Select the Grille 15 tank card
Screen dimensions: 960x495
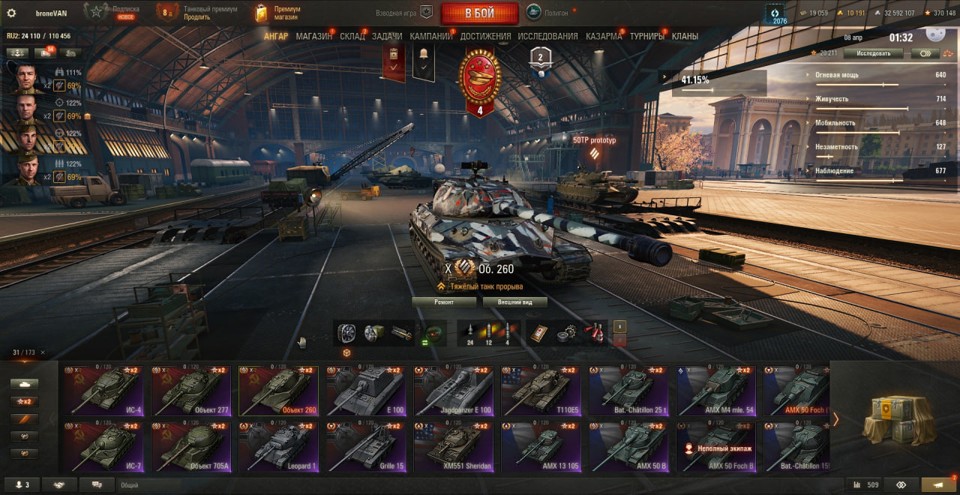[366, 446]
